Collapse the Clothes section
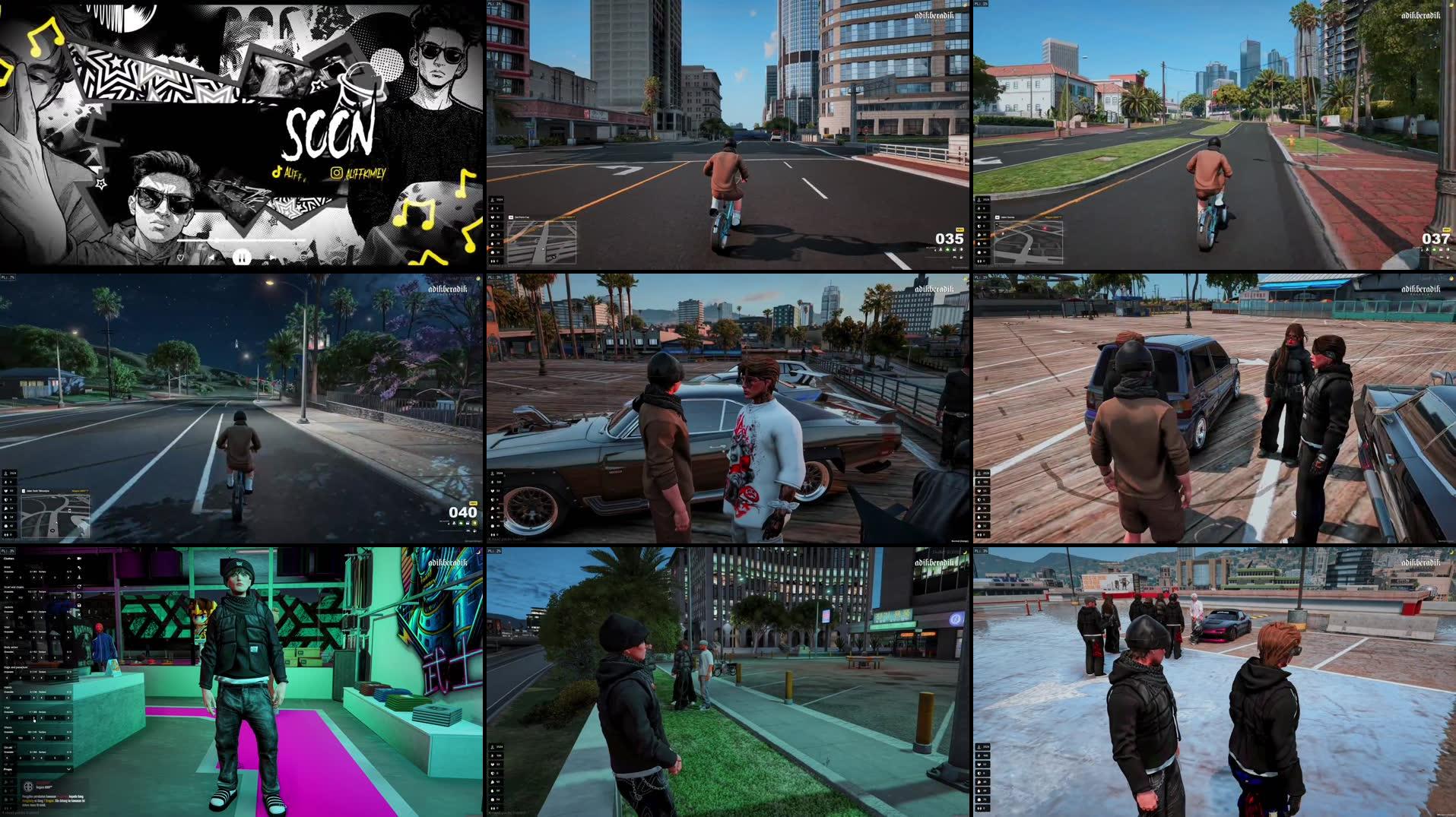 [68, 557]
